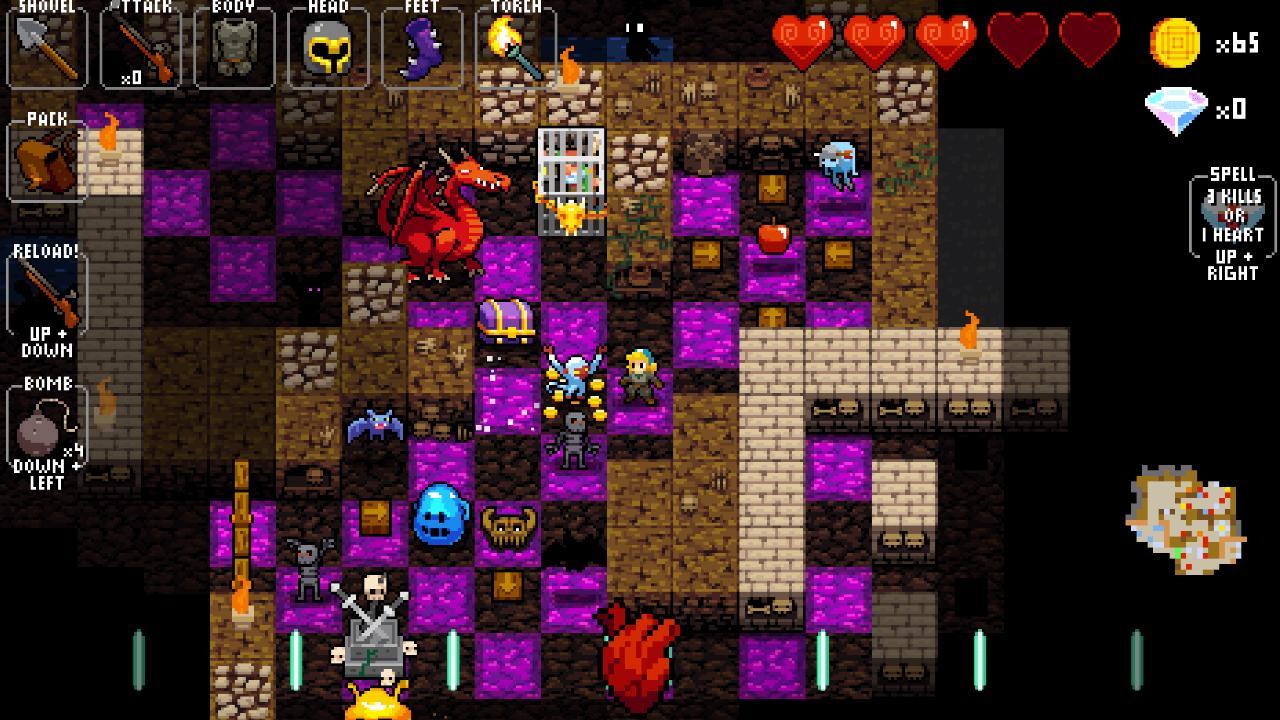
Task: Choose the Head helmet slot
Action: click(327, 46)
